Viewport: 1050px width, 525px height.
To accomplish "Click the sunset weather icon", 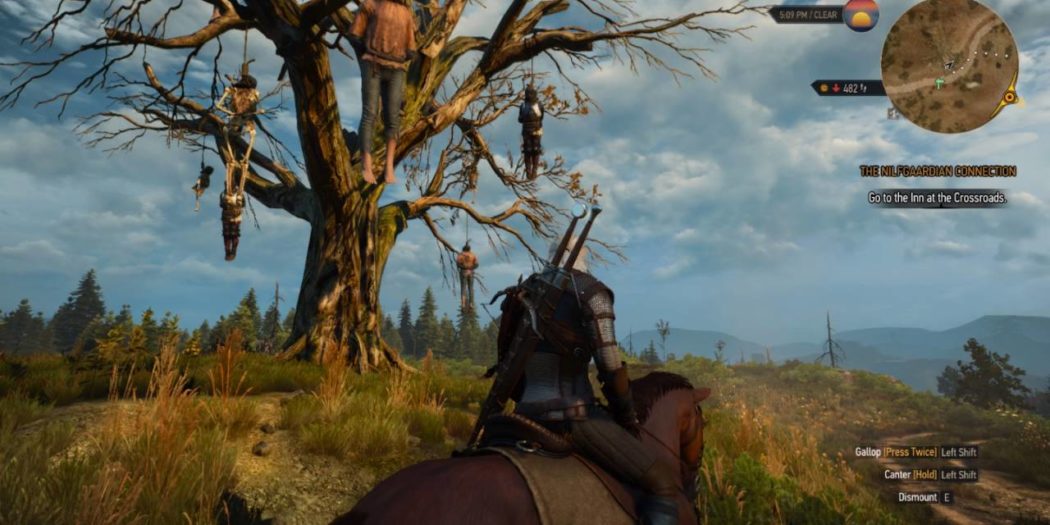I will [861, 15].
